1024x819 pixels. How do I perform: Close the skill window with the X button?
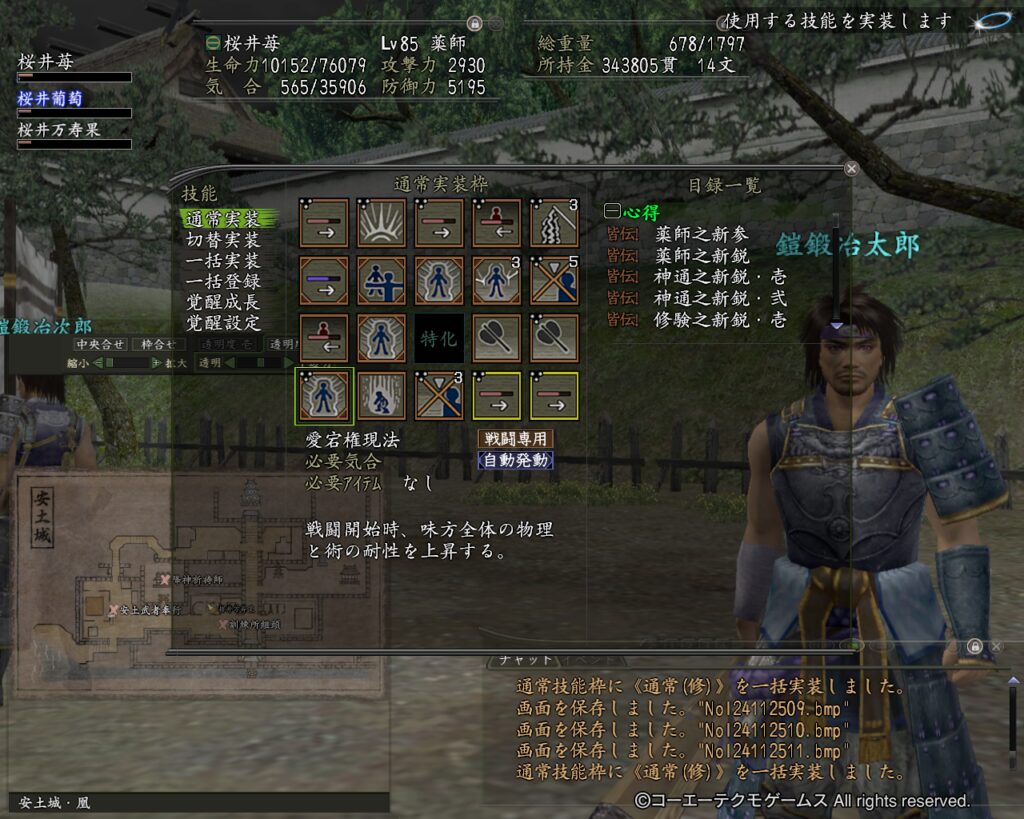[851, 169]
